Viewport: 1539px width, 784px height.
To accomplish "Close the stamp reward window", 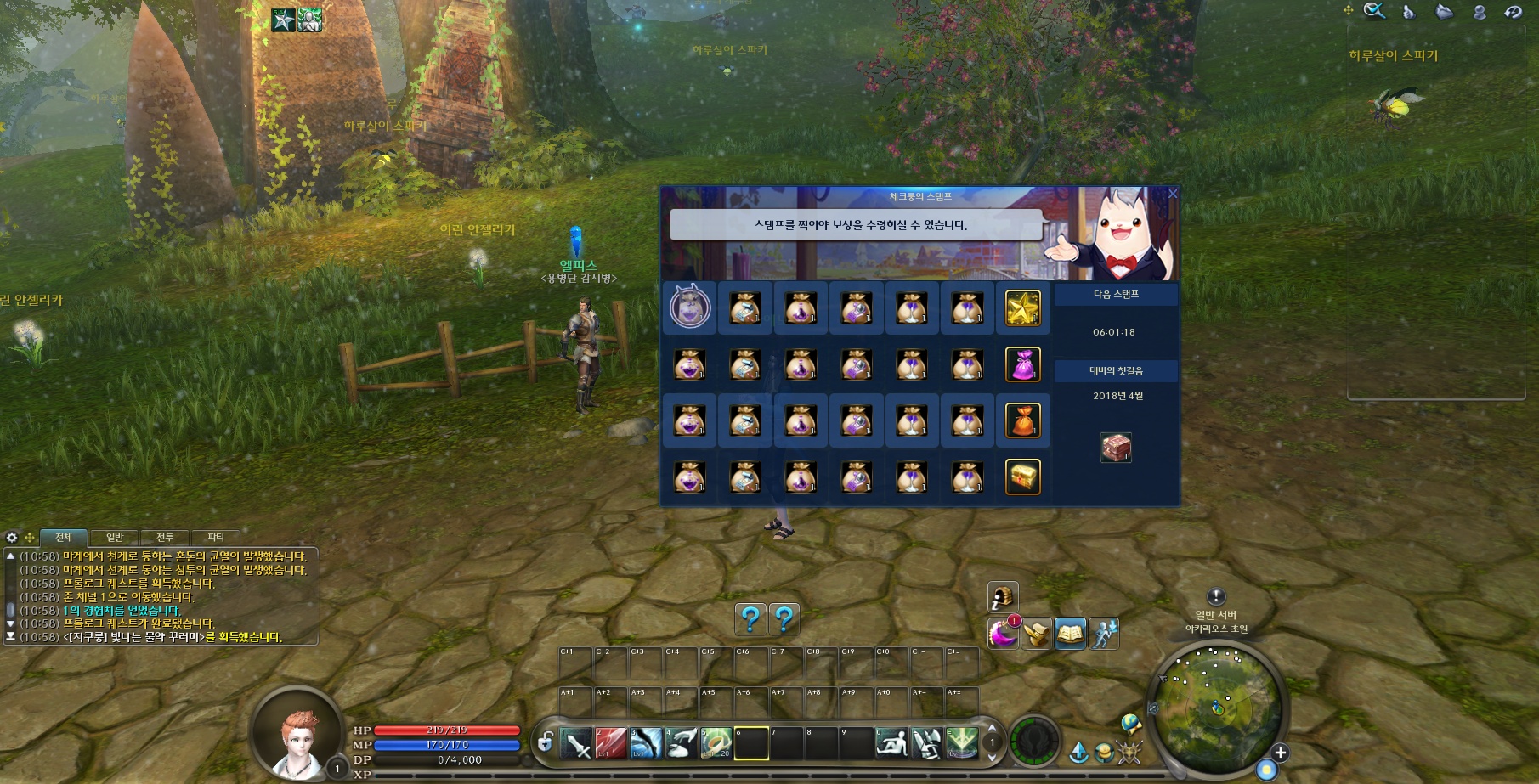I will [1173, 194].
